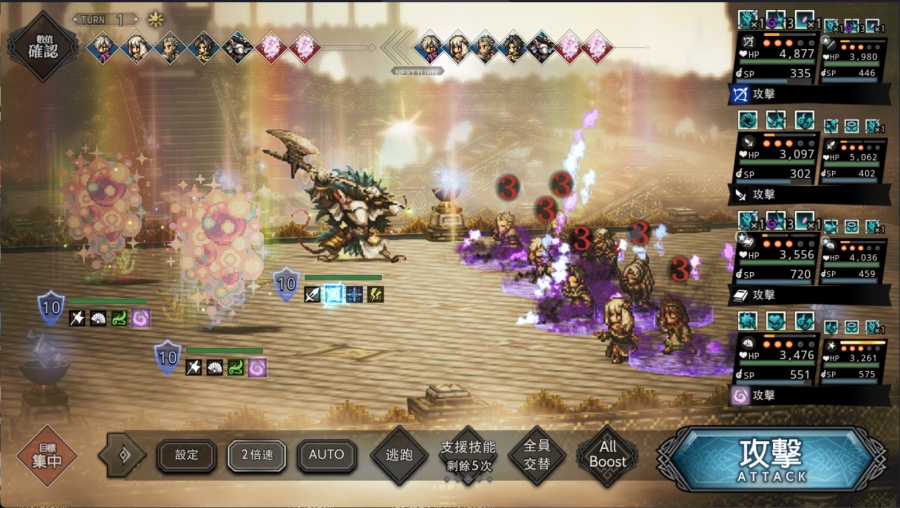Select 全員交替 to swap all members
Image resolution: width=900 pixels, height=508 pixels.
pyautogui.click(x=536, y=456)
